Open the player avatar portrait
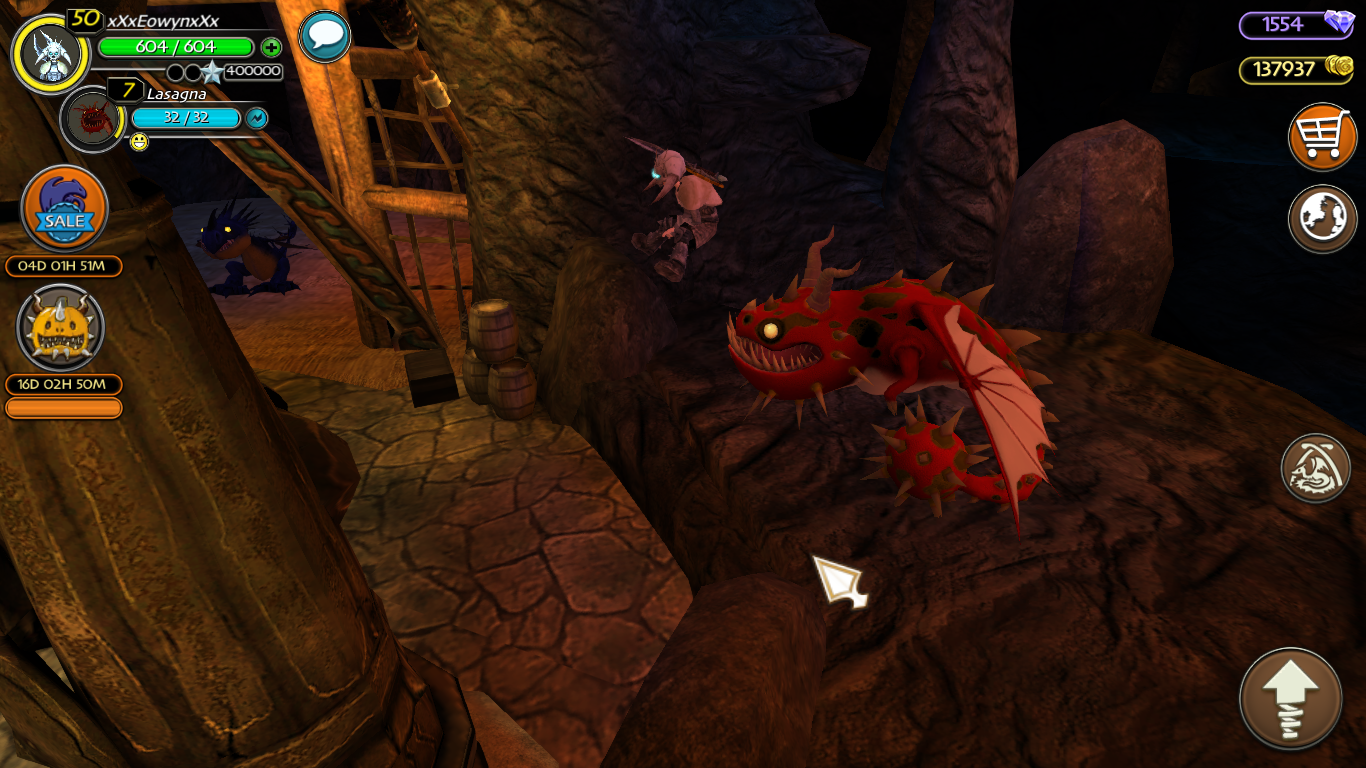The height and width of the screenshot is (768, 1366). (50, 55)
